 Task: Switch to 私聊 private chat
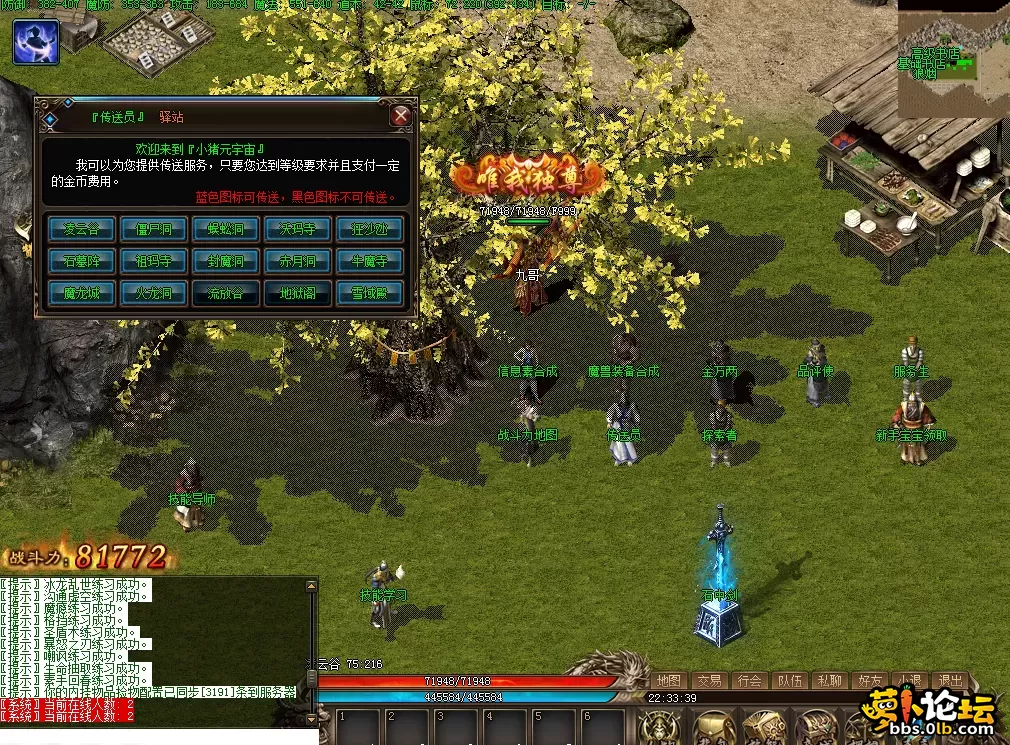(x=829, y=680)
